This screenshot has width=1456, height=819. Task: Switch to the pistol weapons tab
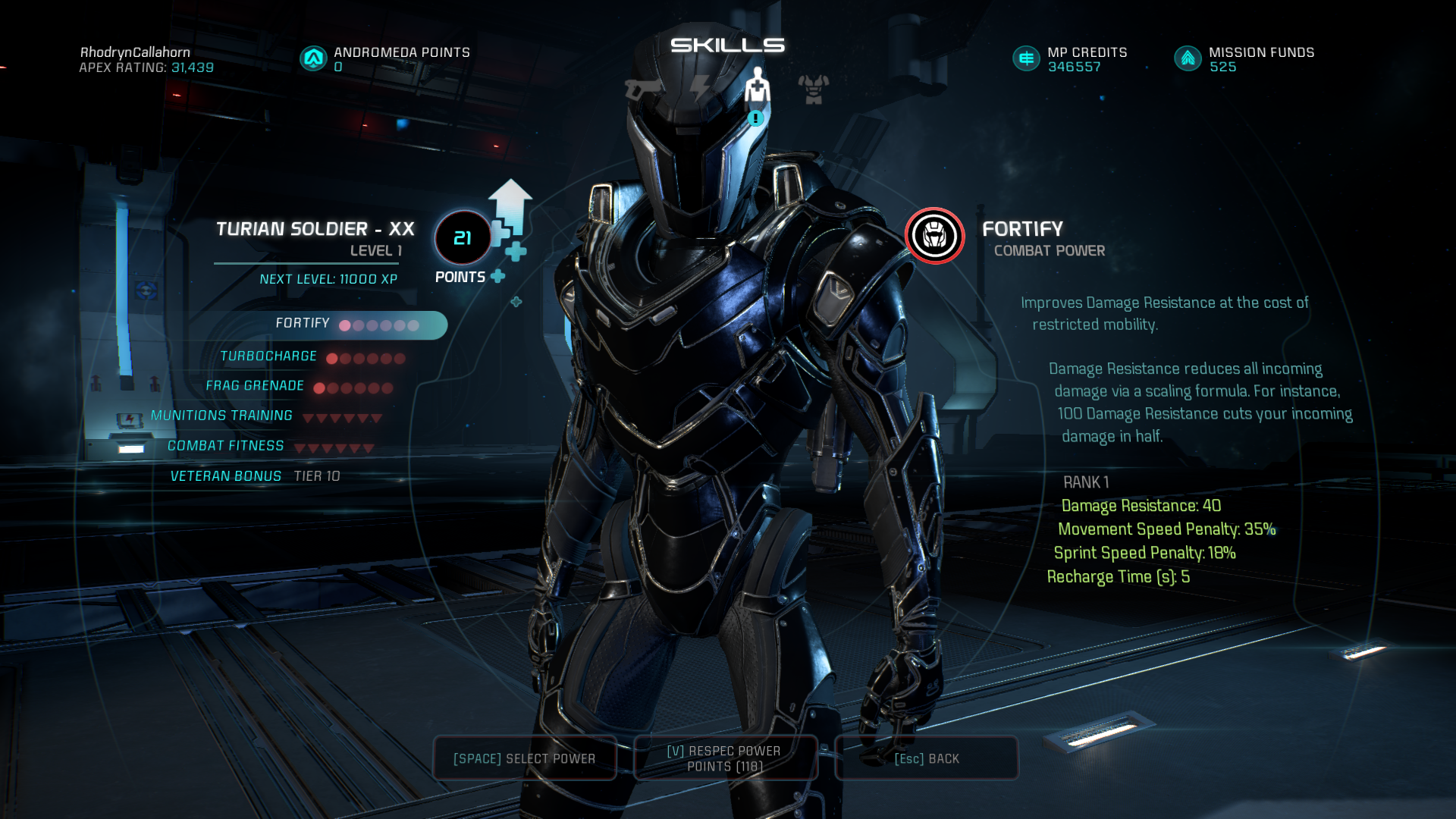coord(642,89)
